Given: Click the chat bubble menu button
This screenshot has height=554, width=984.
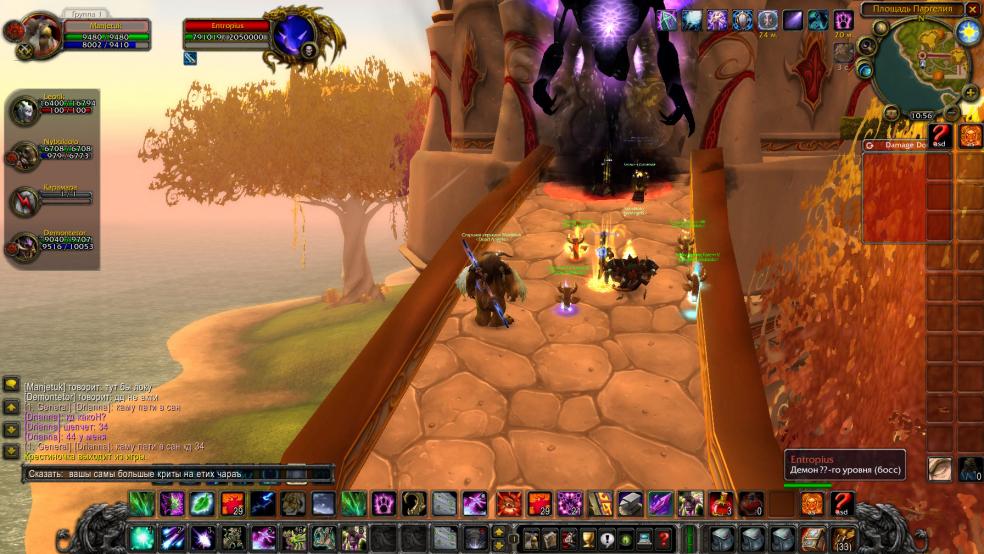Looking at the screenshot, I should 11,384.
